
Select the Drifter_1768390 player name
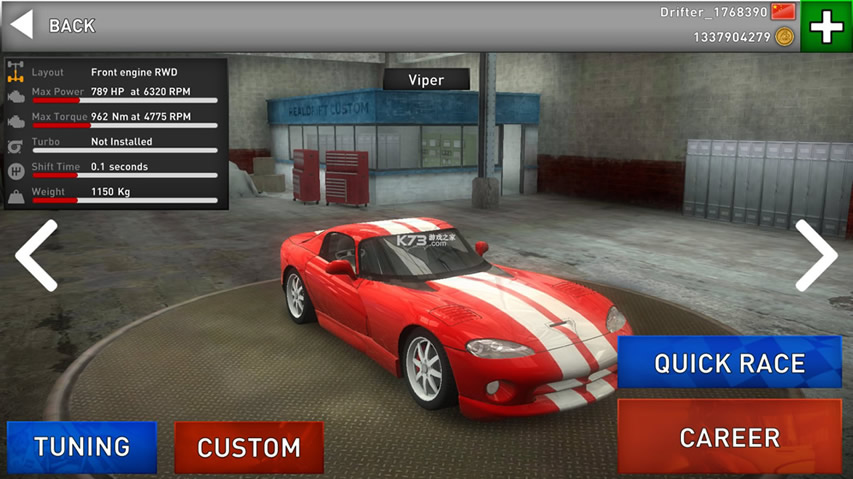[714, 12]
